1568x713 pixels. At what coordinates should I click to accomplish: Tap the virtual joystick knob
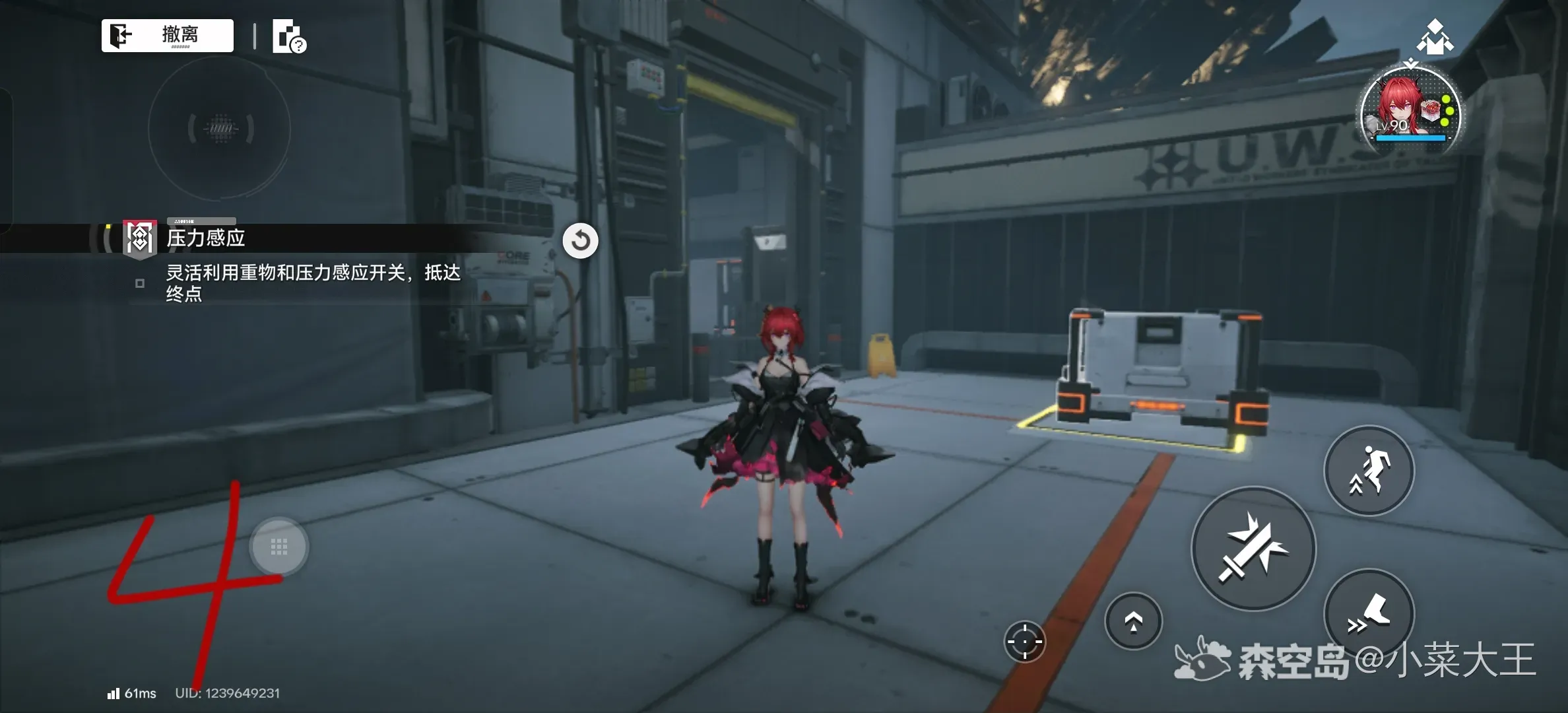point(278,547)
